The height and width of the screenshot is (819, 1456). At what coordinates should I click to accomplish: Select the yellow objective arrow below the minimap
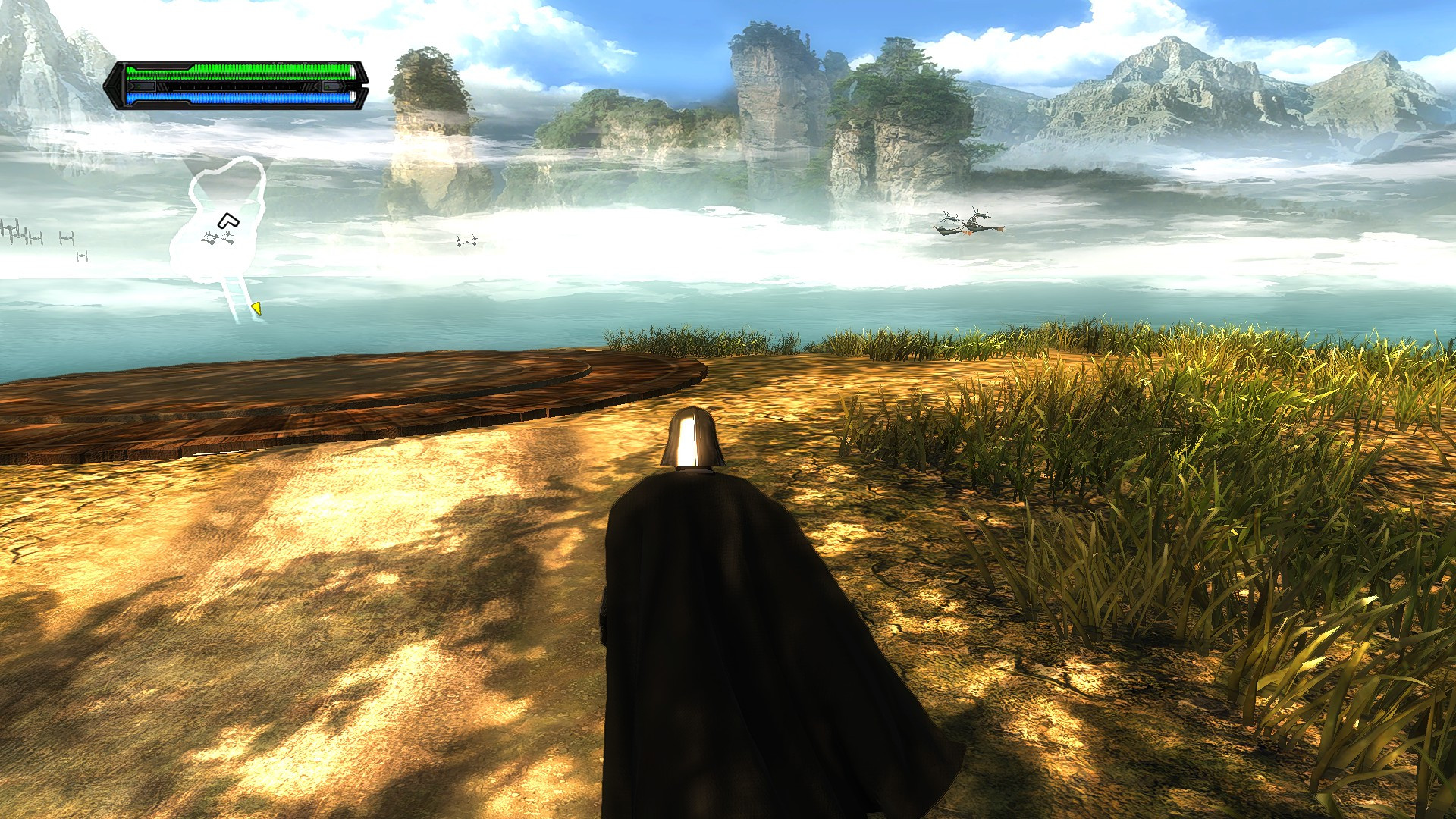(256, 307)
